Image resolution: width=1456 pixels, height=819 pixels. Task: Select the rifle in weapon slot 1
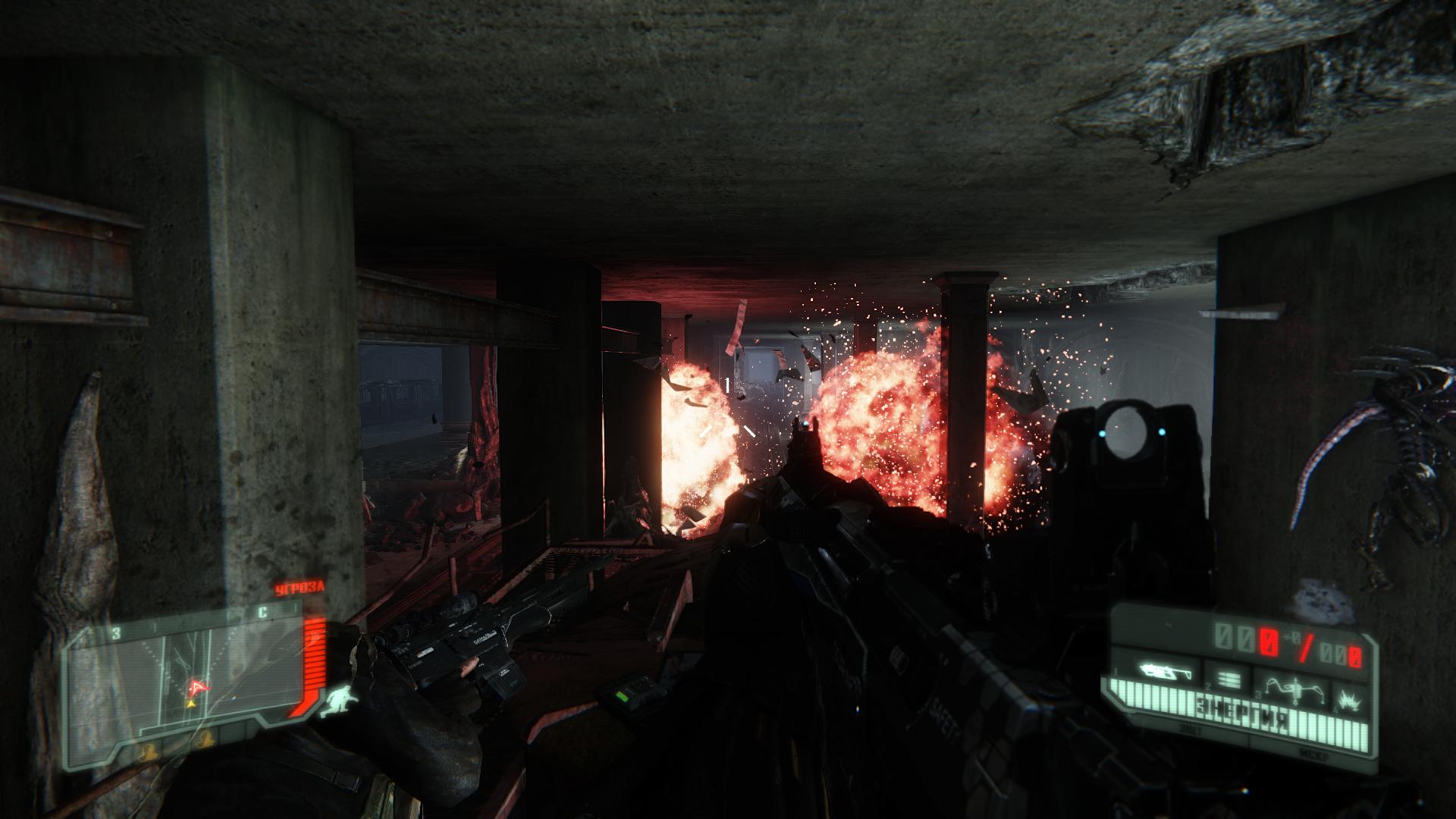pyautogui.click(x=1165, y=672)
